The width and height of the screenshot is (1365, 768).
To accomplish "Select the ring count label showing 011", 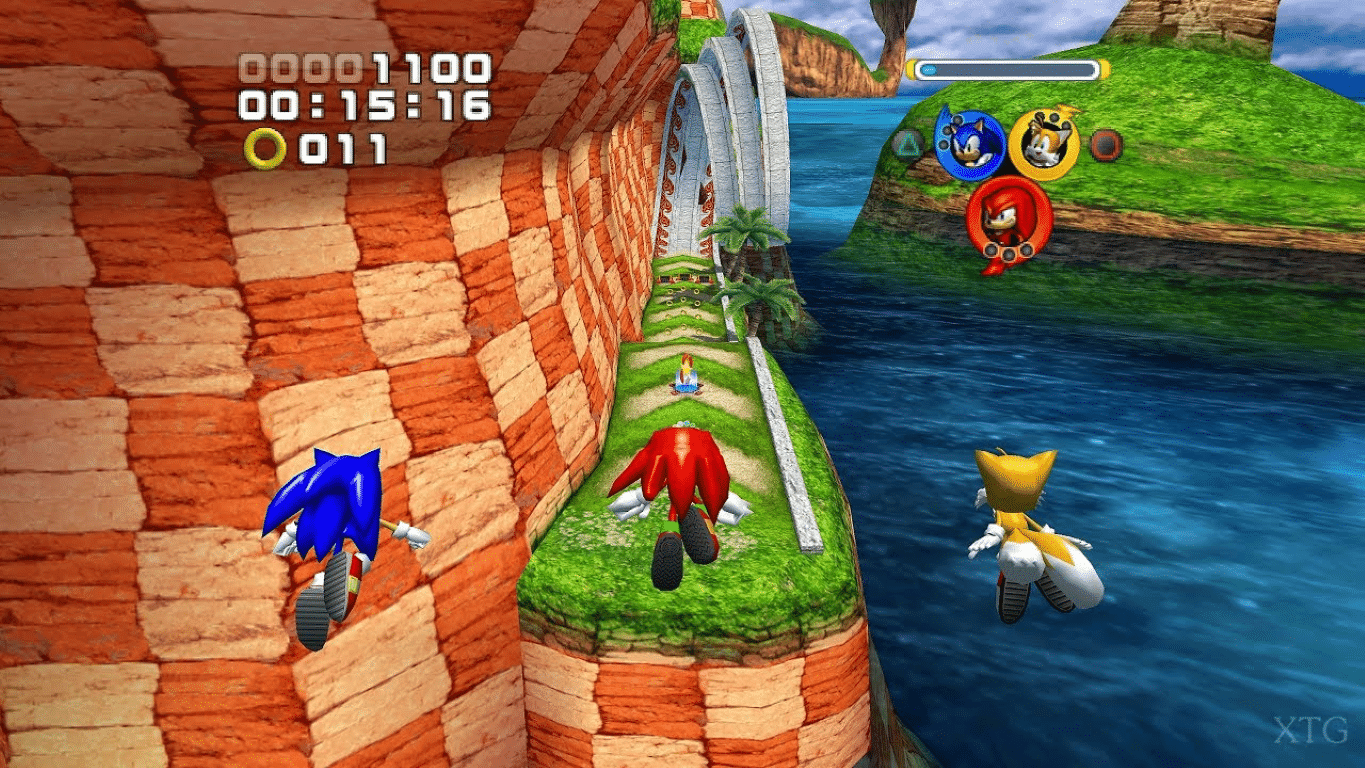I will [345, 148].
